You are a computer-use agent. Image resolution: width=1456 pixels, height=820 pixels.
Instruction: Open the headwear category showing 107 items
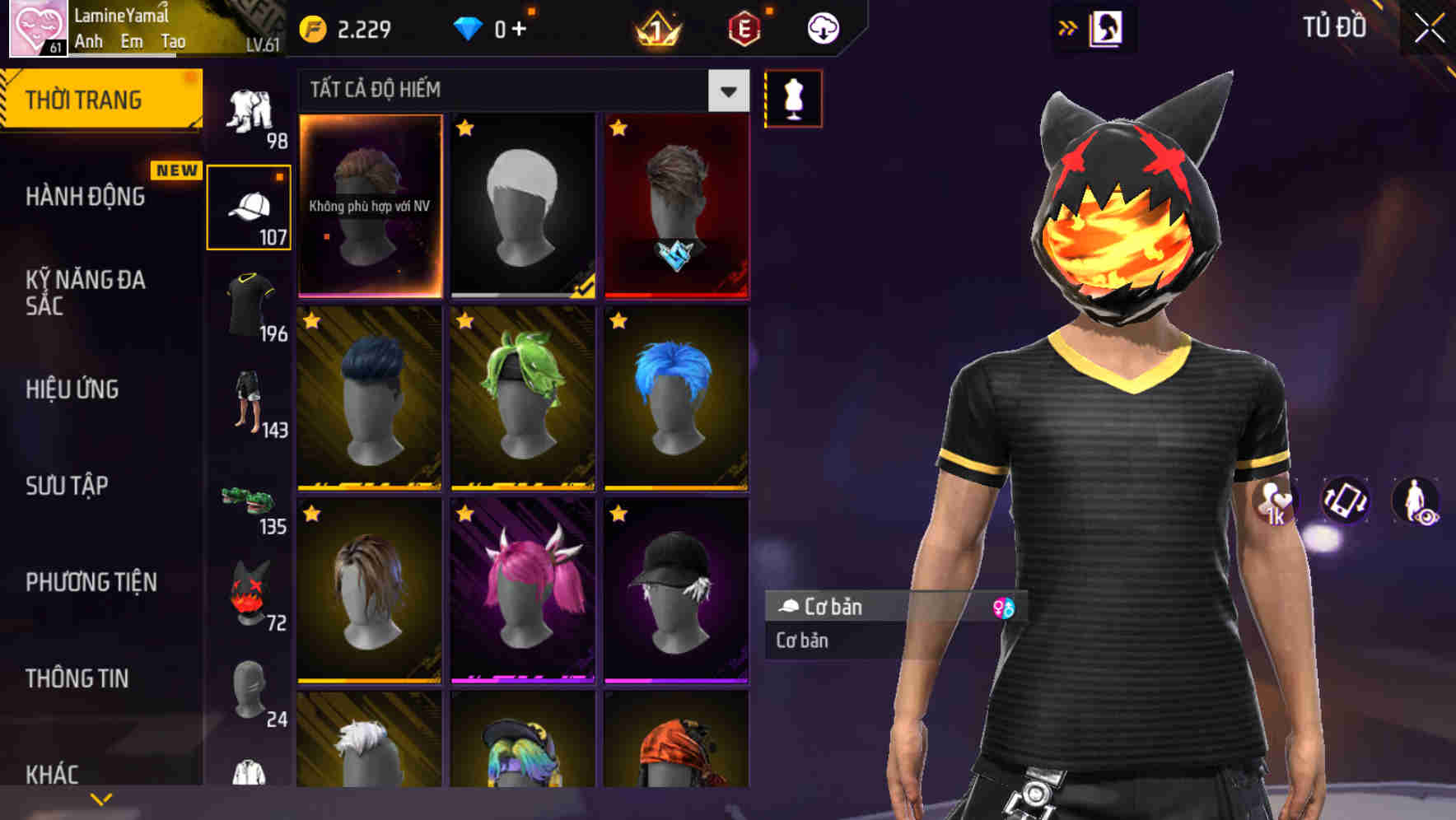[250, 206]
